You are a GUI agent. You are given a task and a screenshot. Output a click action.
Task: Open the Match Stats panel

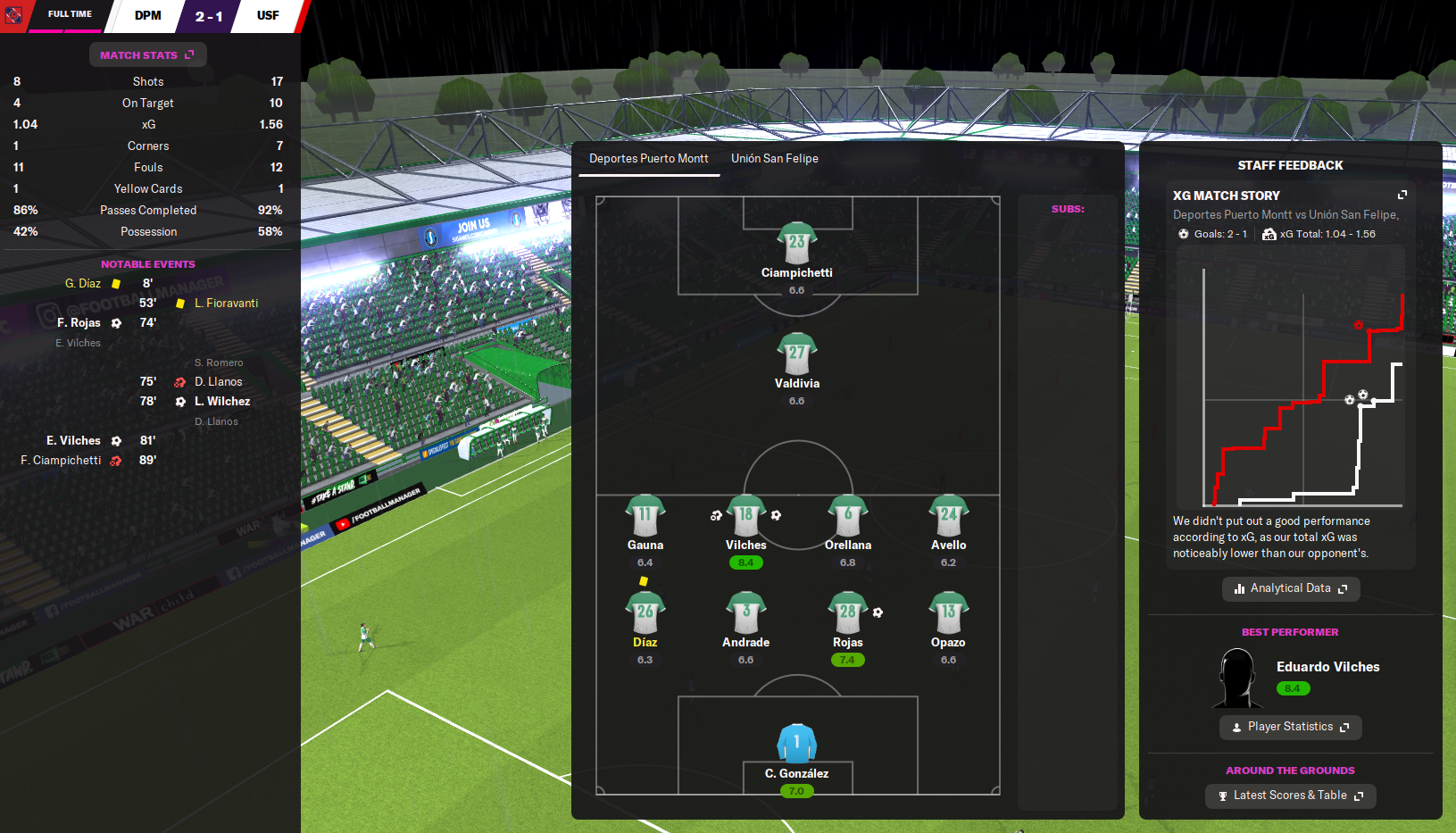[x=147, y=55]
